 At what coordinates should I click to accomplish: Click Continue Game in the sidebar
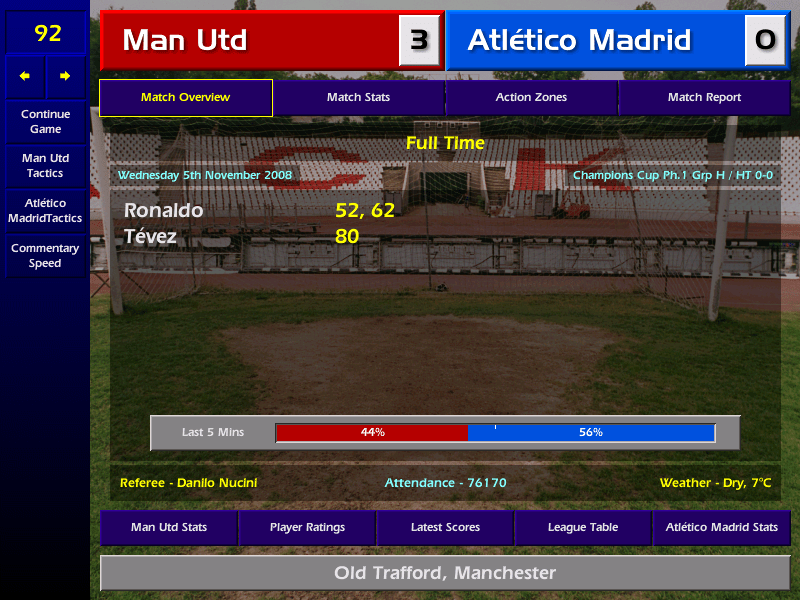45,121
